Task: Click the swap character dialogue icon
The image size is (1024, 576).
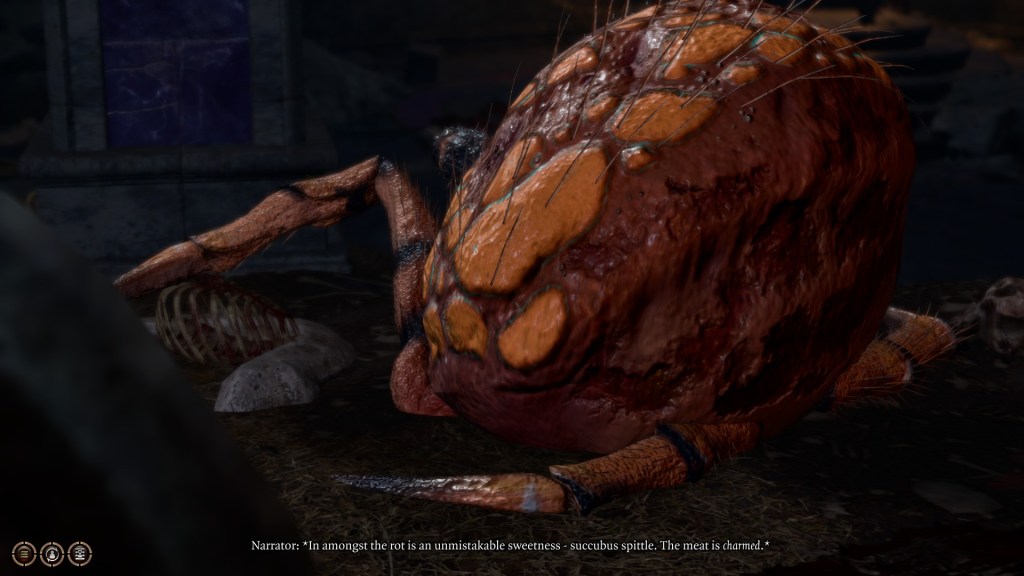Action: click(52, 553)
